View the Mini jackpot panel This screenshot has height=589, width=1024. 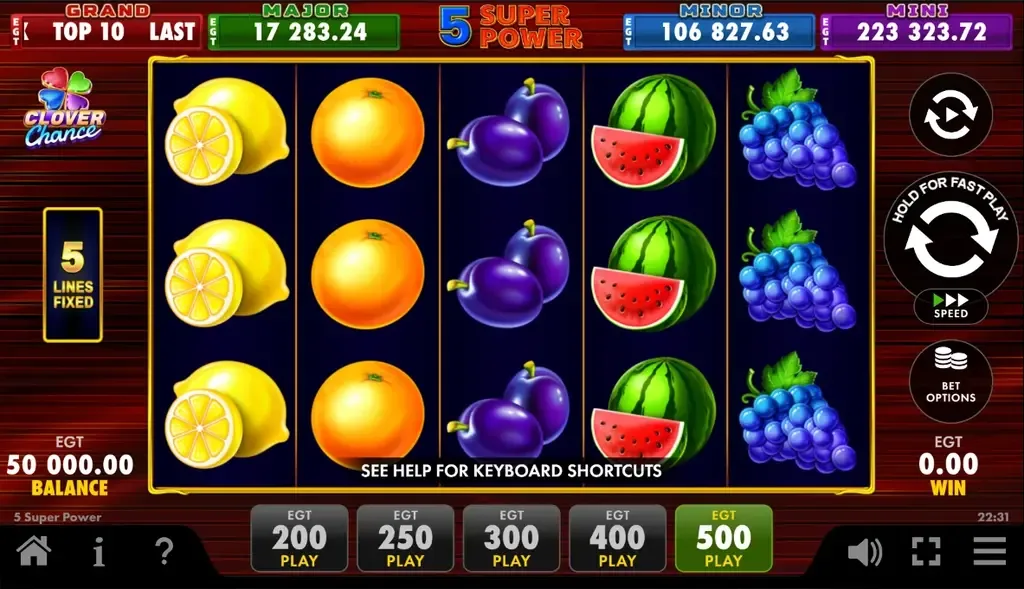[x=917, y=30]
